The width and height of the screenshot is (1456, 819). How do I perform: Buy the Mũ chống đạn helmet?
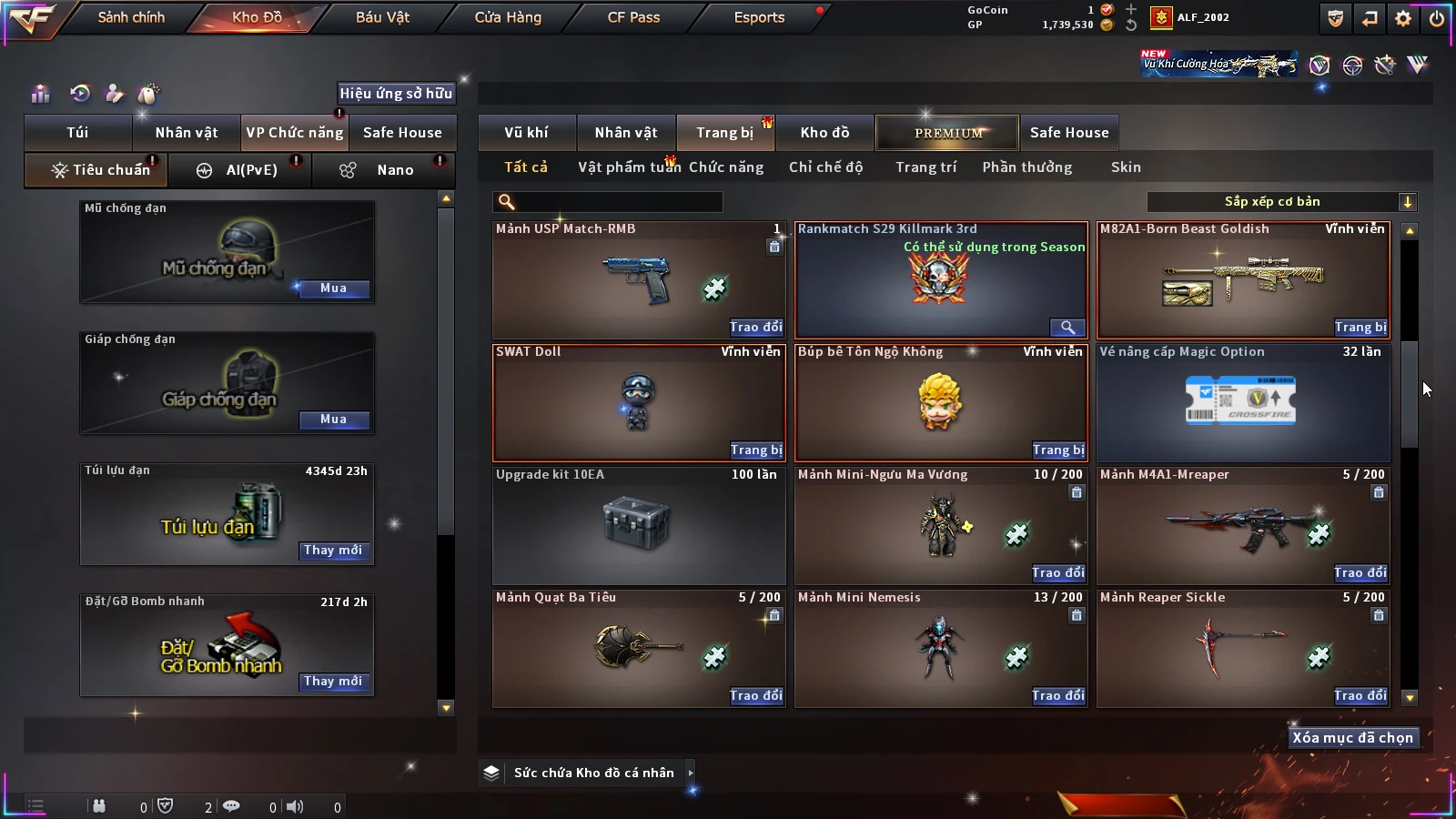[333, 288]
